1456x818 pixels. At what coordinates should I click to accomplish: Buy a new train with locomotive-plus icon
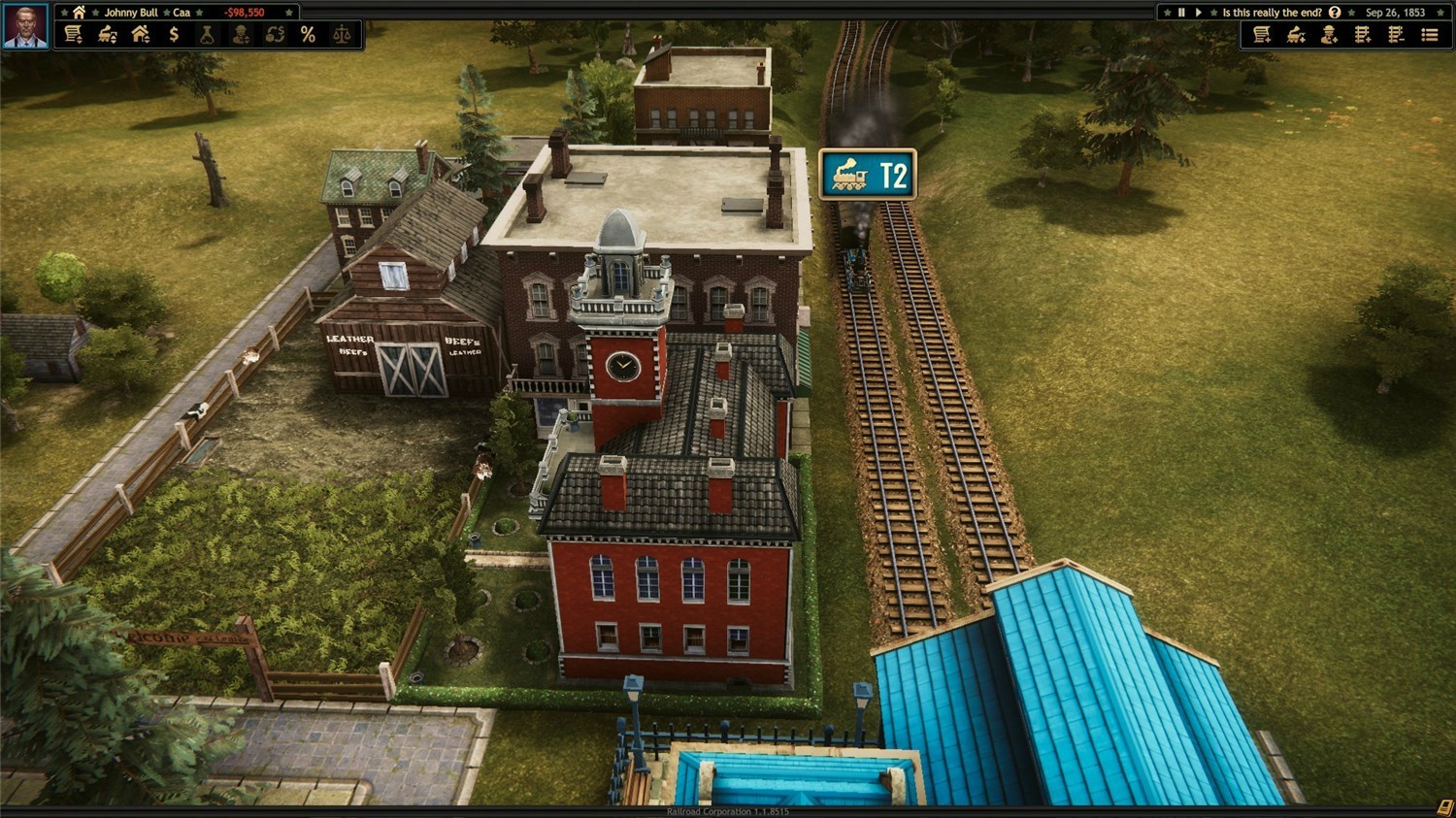(x=1294, y=35)
